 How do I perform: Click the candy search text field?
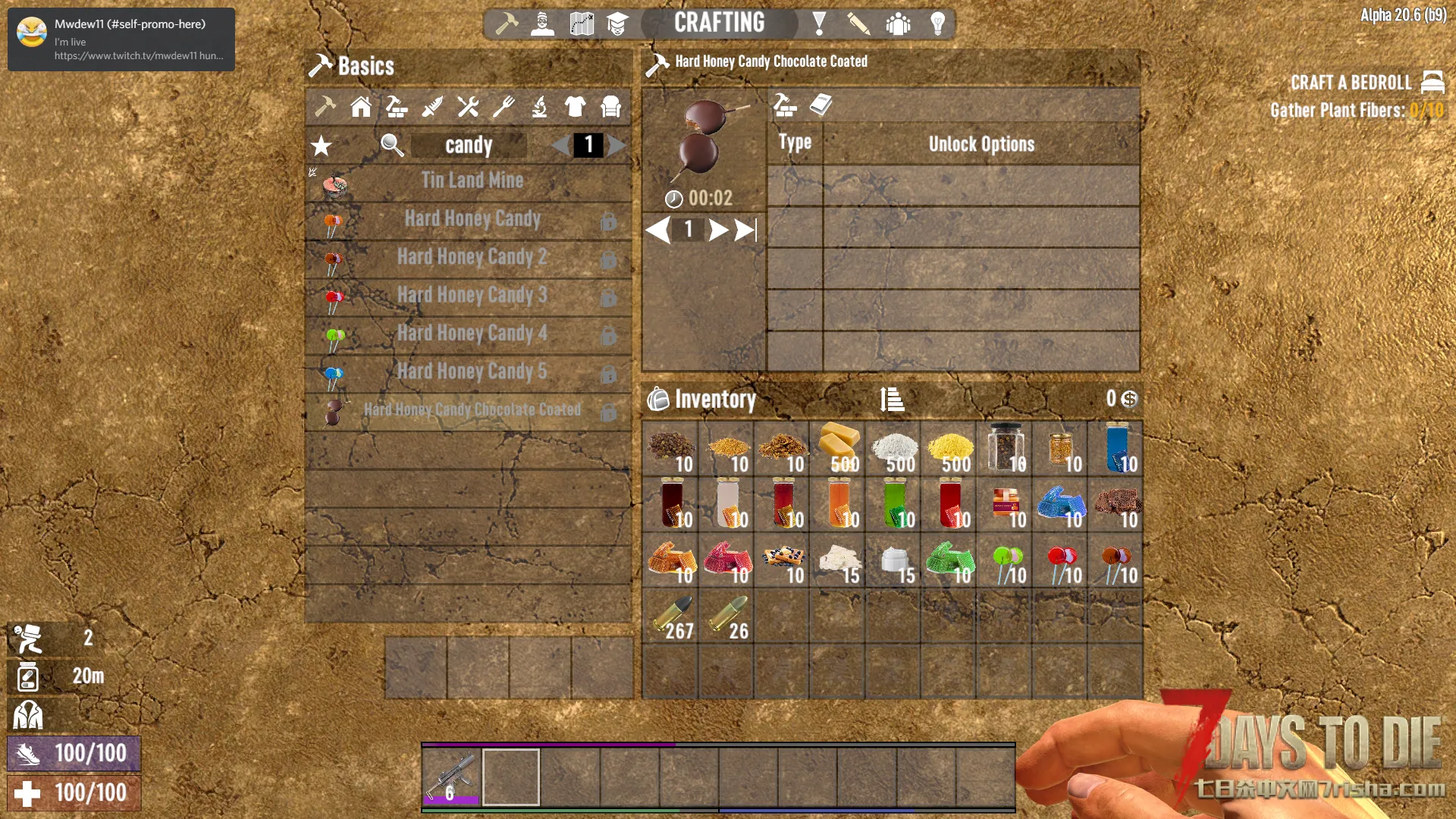click(x=469, y=146)
